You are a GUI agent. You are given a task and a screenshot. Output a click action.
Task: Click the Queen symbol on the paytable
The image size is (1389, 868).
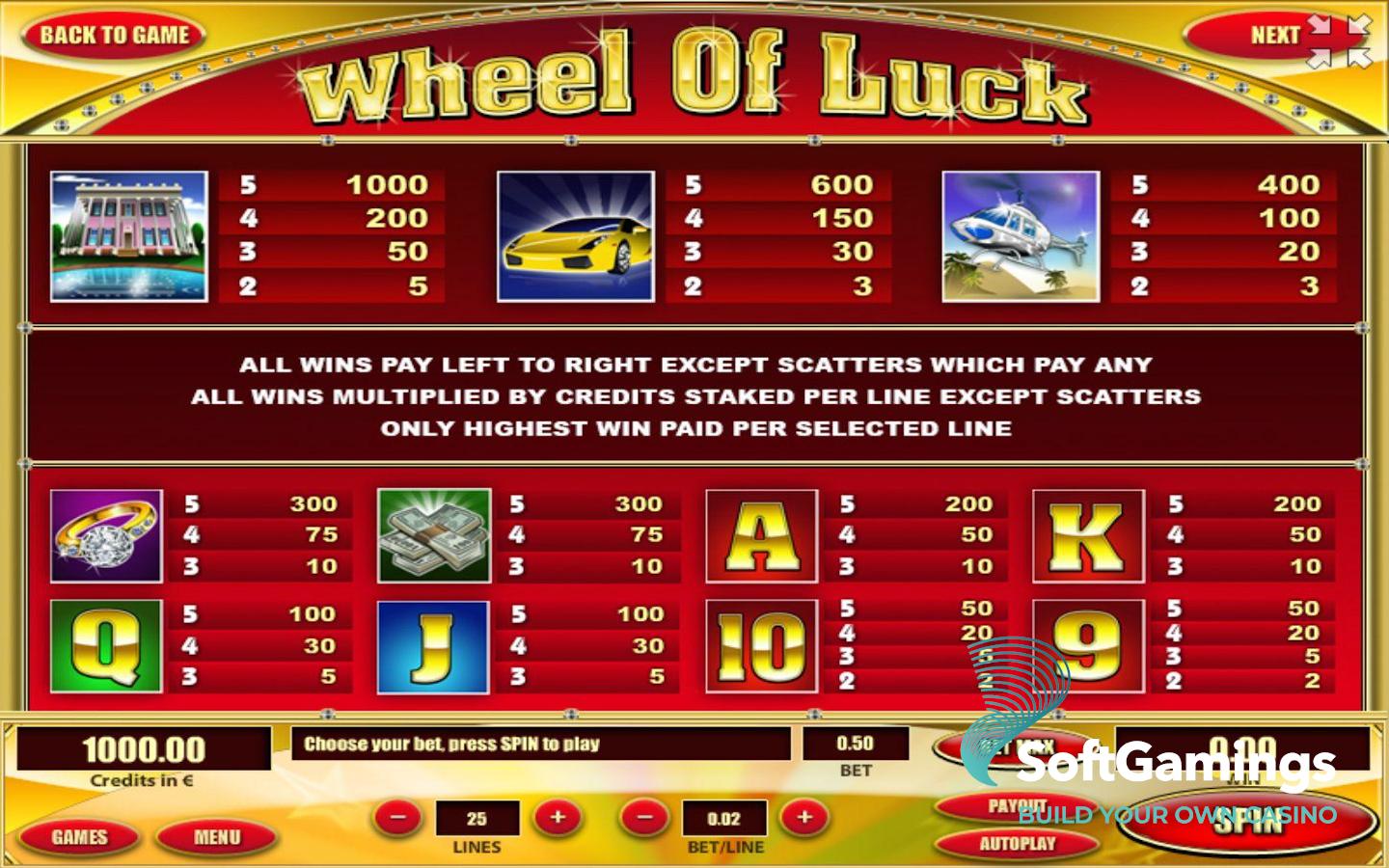coord(106,644)
